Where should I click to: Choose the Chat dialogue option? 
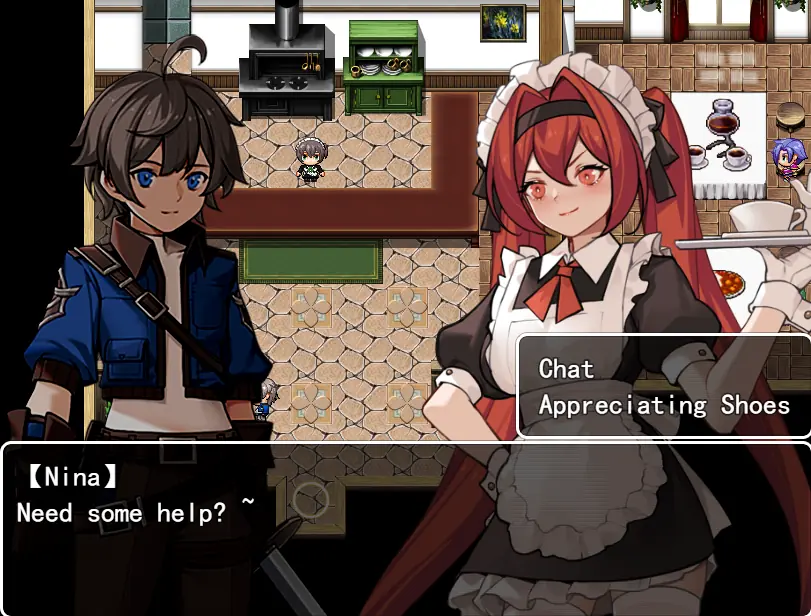click(x=567, y=369)
